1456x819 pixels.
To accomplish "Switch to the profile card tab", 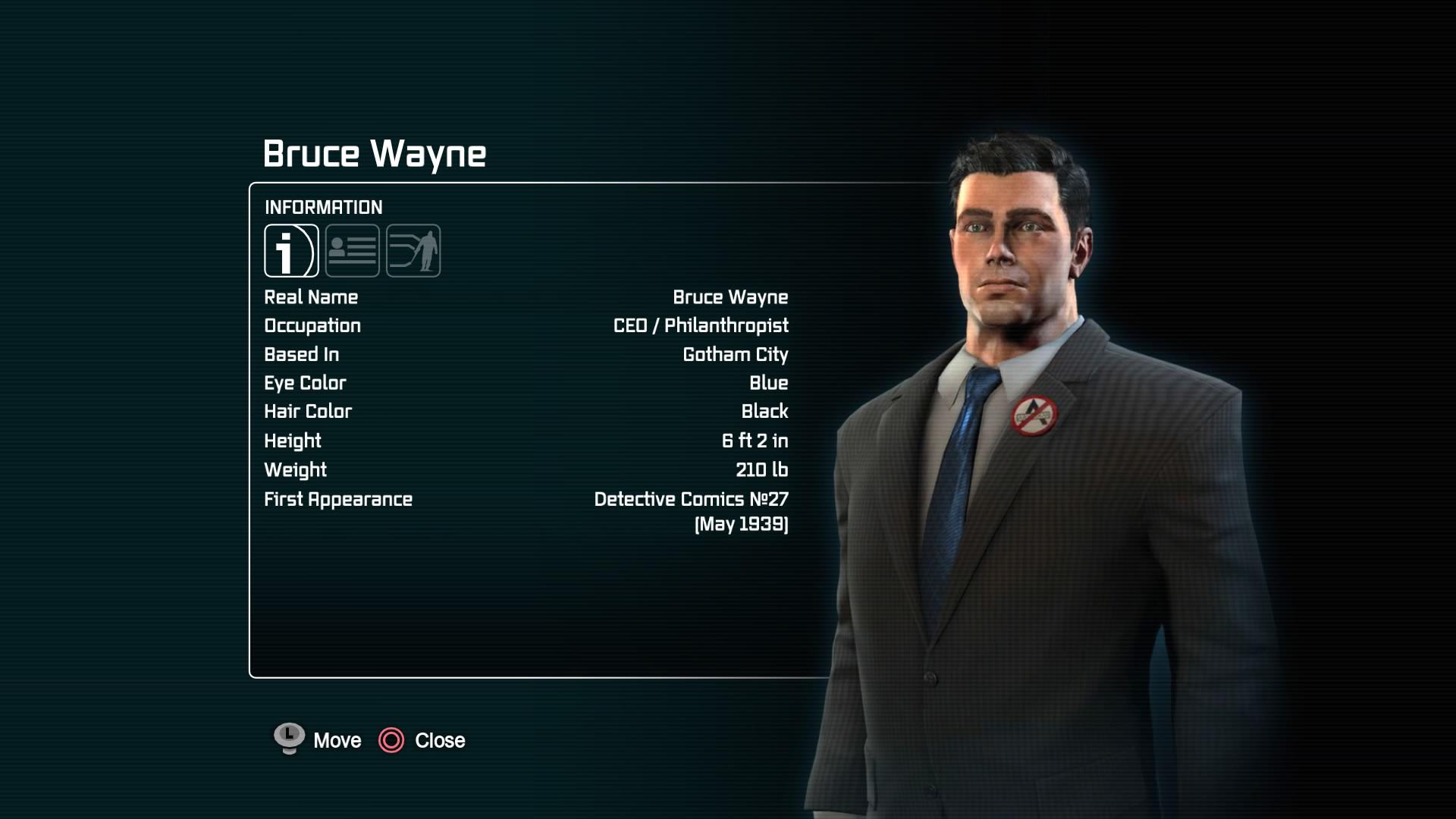I will pos(353,251).
